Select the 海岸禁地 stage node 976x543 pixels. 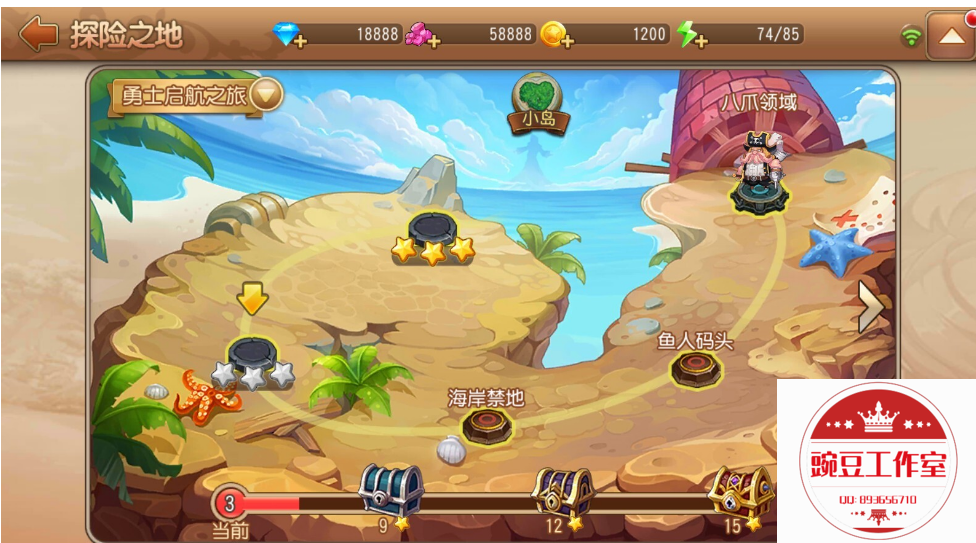tap(487, 424)
